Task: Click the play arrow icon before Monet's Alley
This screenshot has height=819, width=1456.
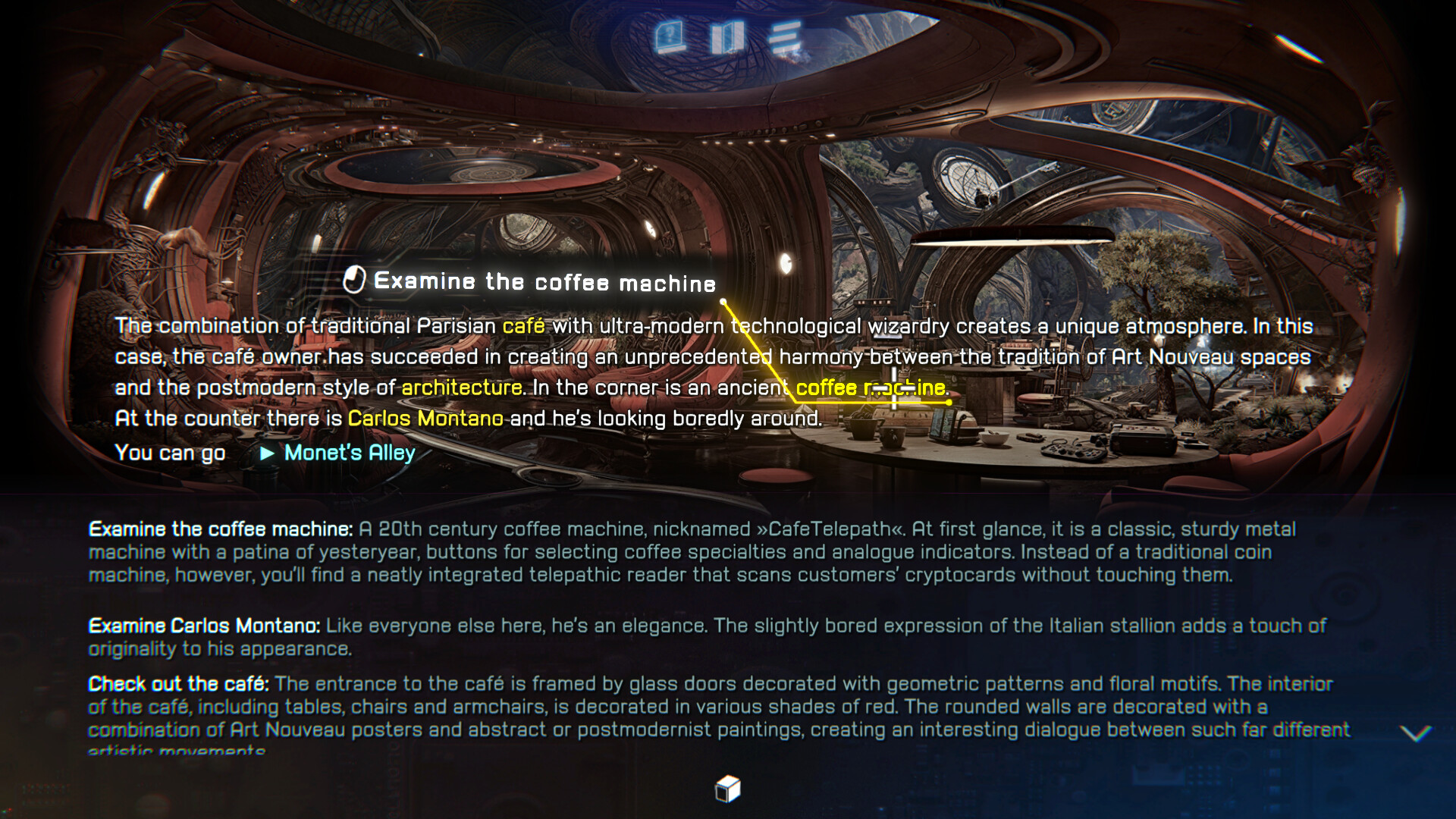Action: (x=267, y=453)
